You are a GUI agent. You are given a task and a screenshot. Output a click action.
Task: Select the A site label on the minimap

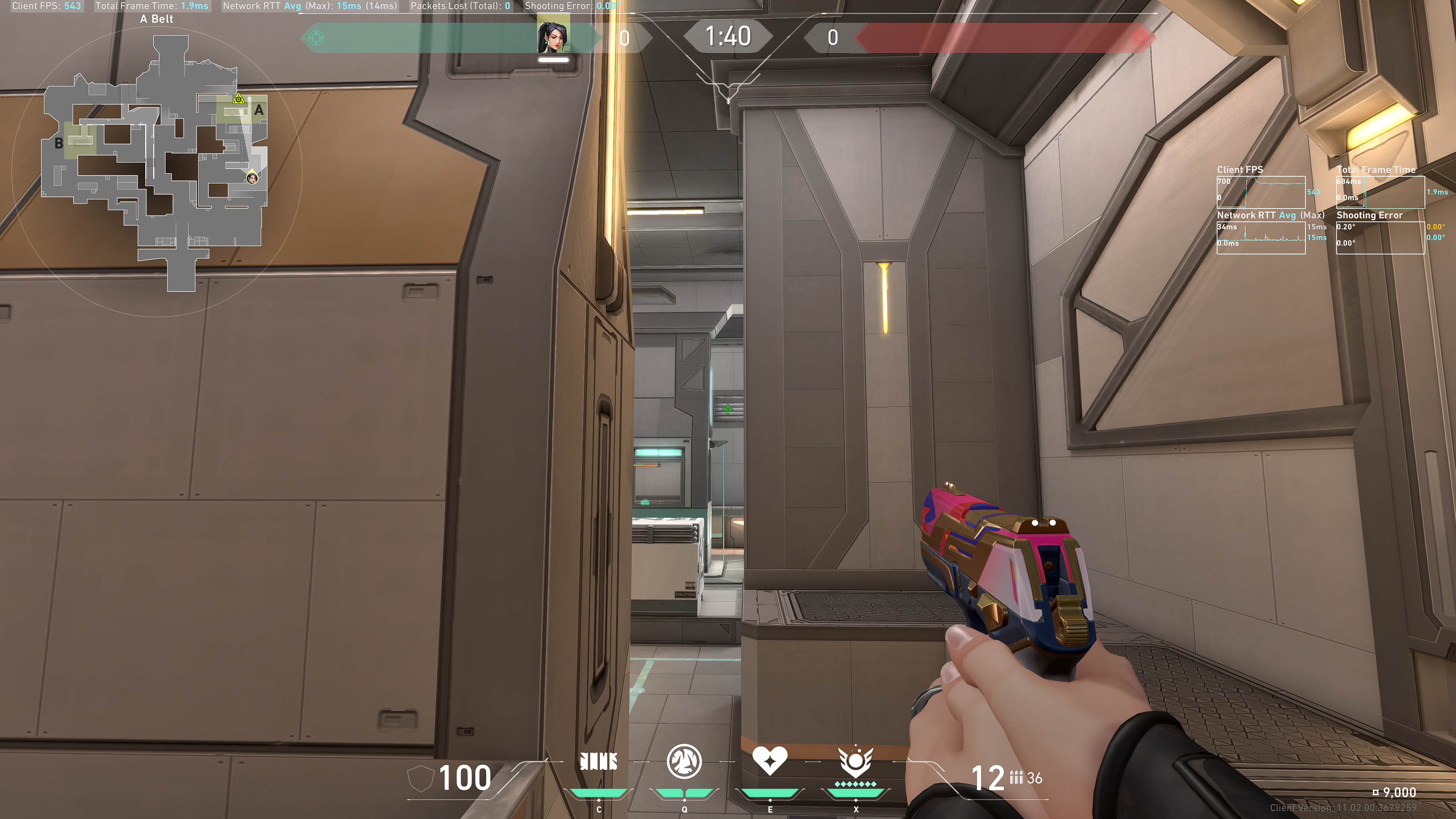[x=259, y=110]
